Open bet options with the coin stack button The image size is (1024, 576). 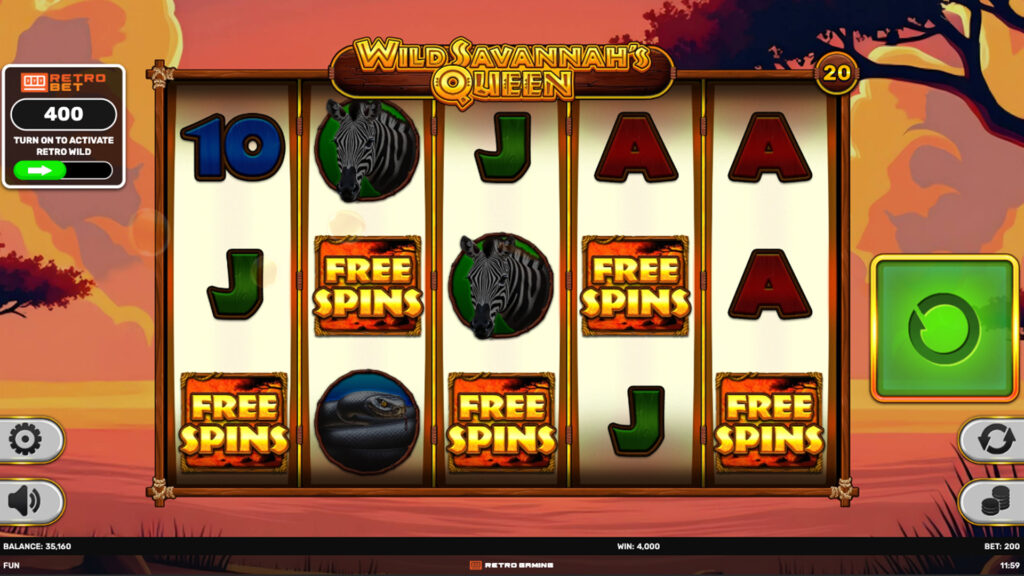pyautogui.click(x=994, y=502)
